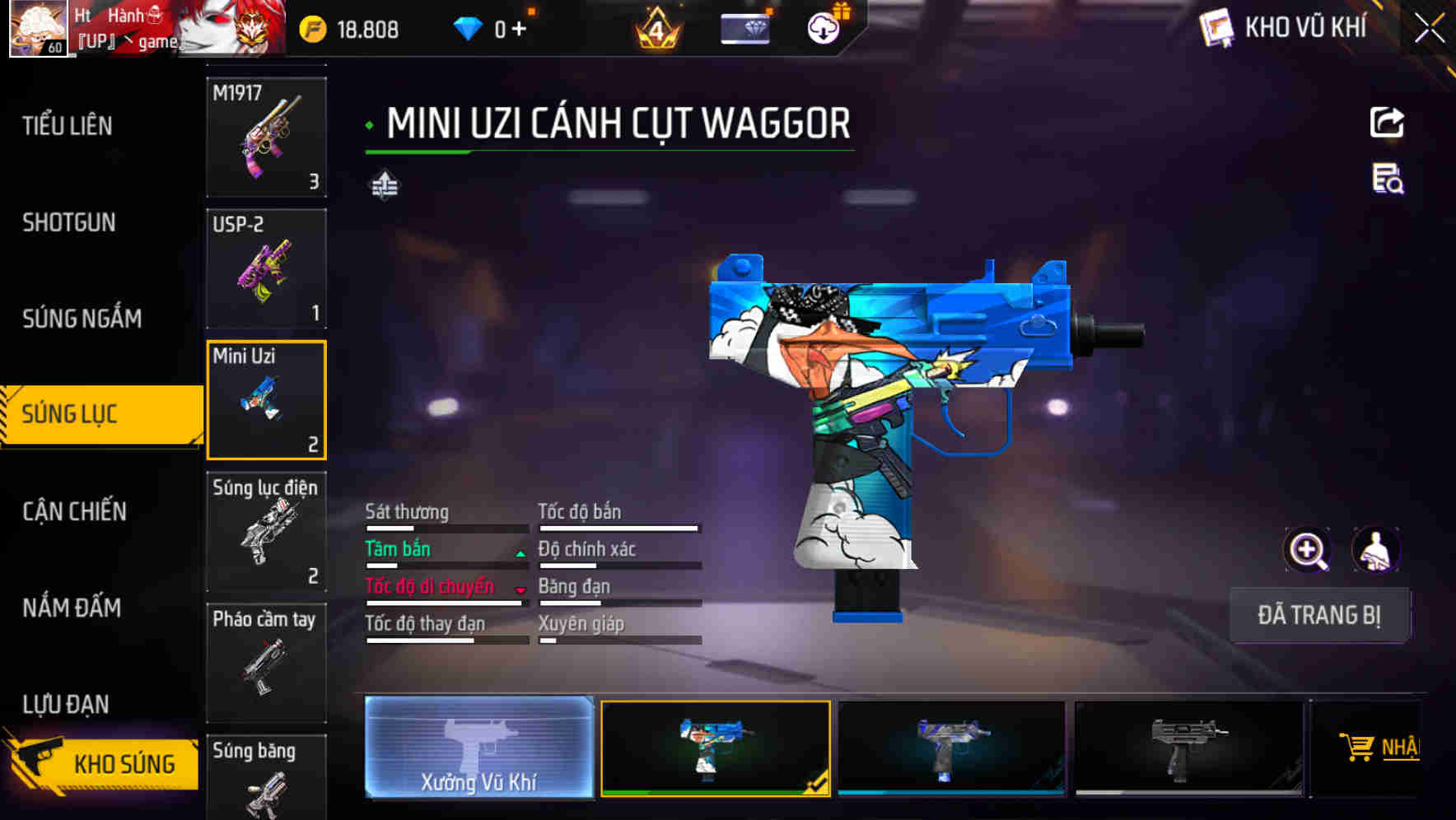Share the Mini Uzi skin
This screenshot has width=1456, height=820.
1387,123
